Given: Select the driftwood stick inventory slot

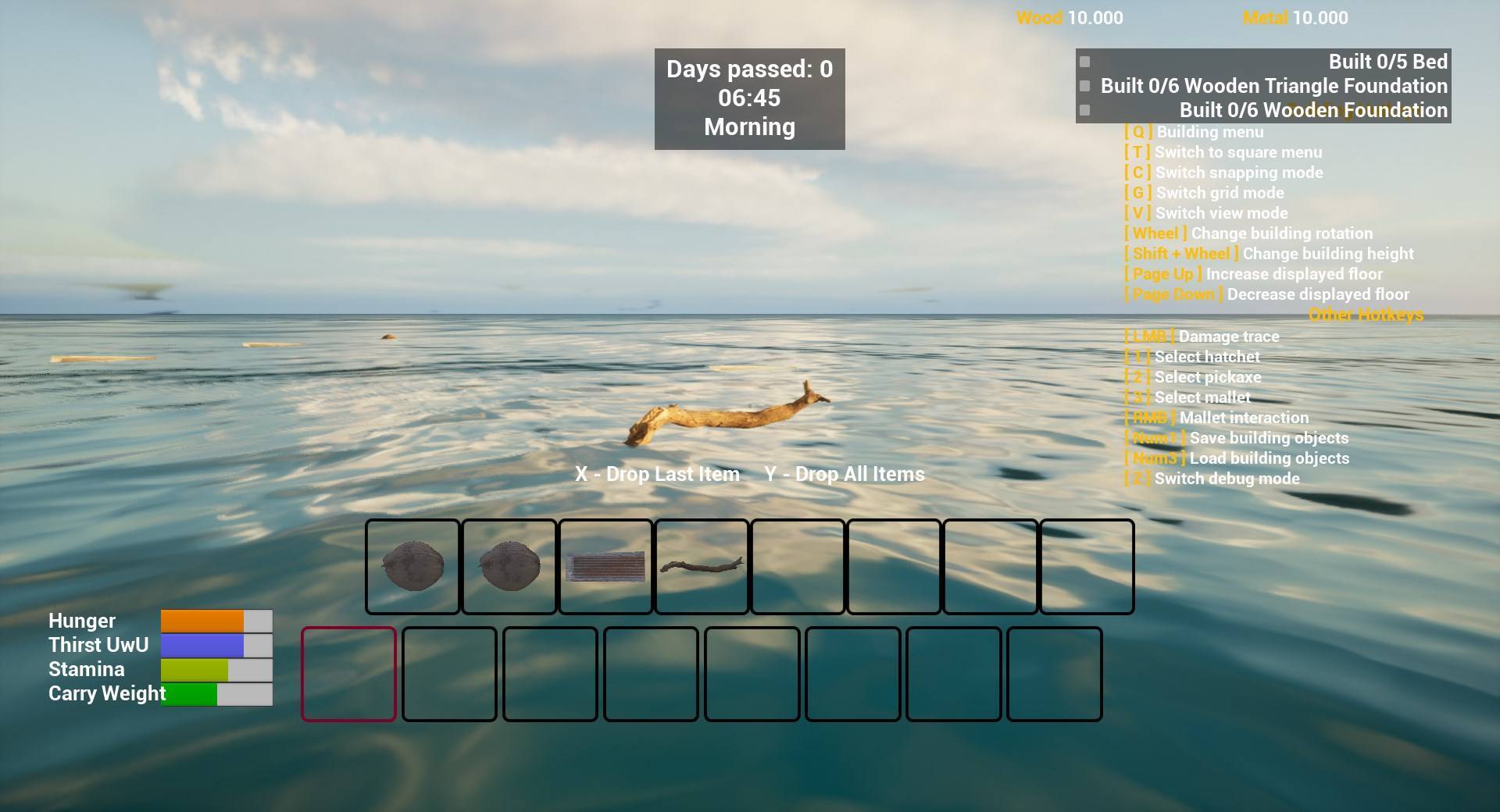Looking at the screenshot, I should click(702, 567).
